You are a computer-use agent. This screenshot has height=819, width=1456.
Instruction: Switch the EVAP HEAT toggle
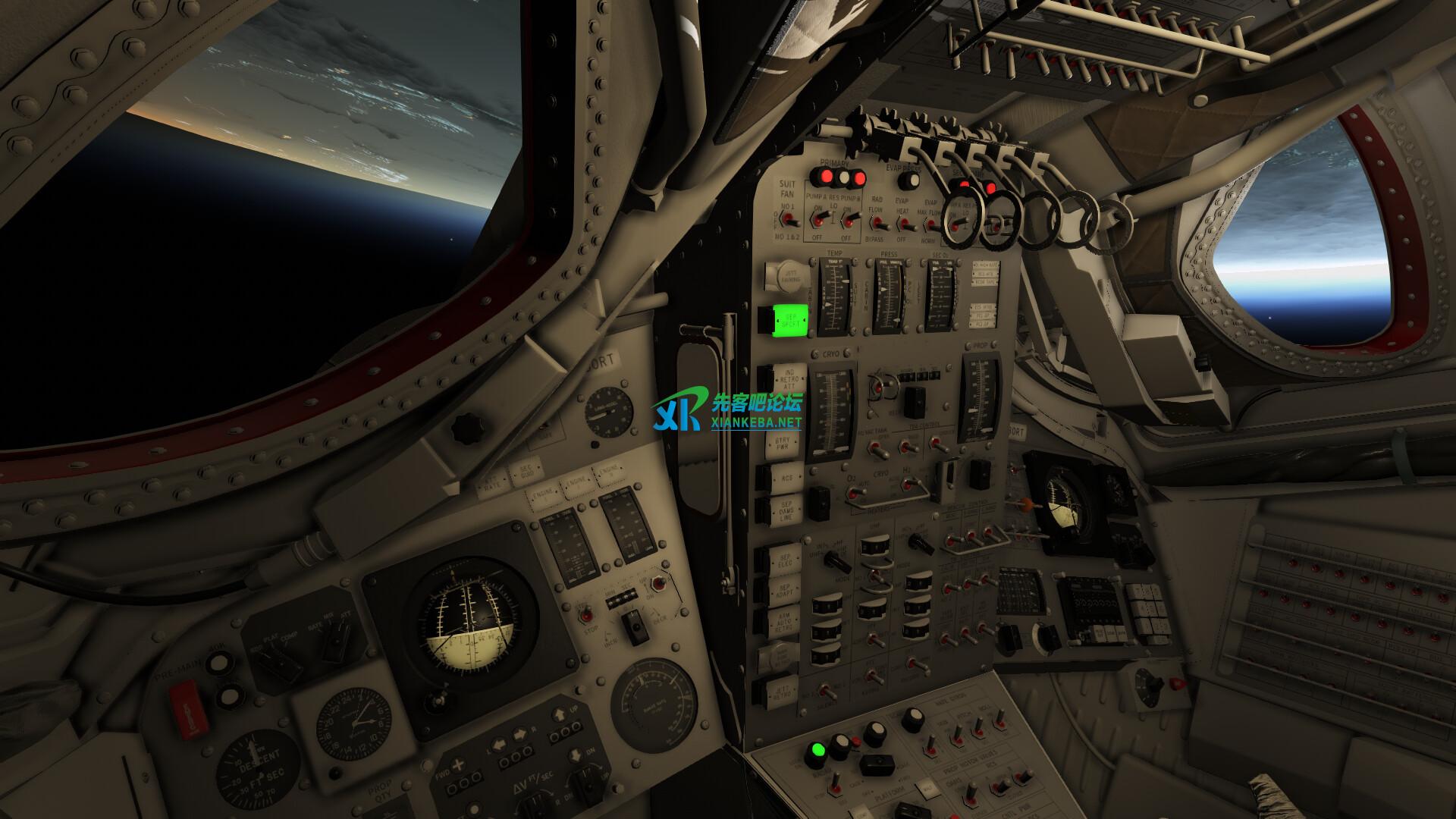point(904,223)
